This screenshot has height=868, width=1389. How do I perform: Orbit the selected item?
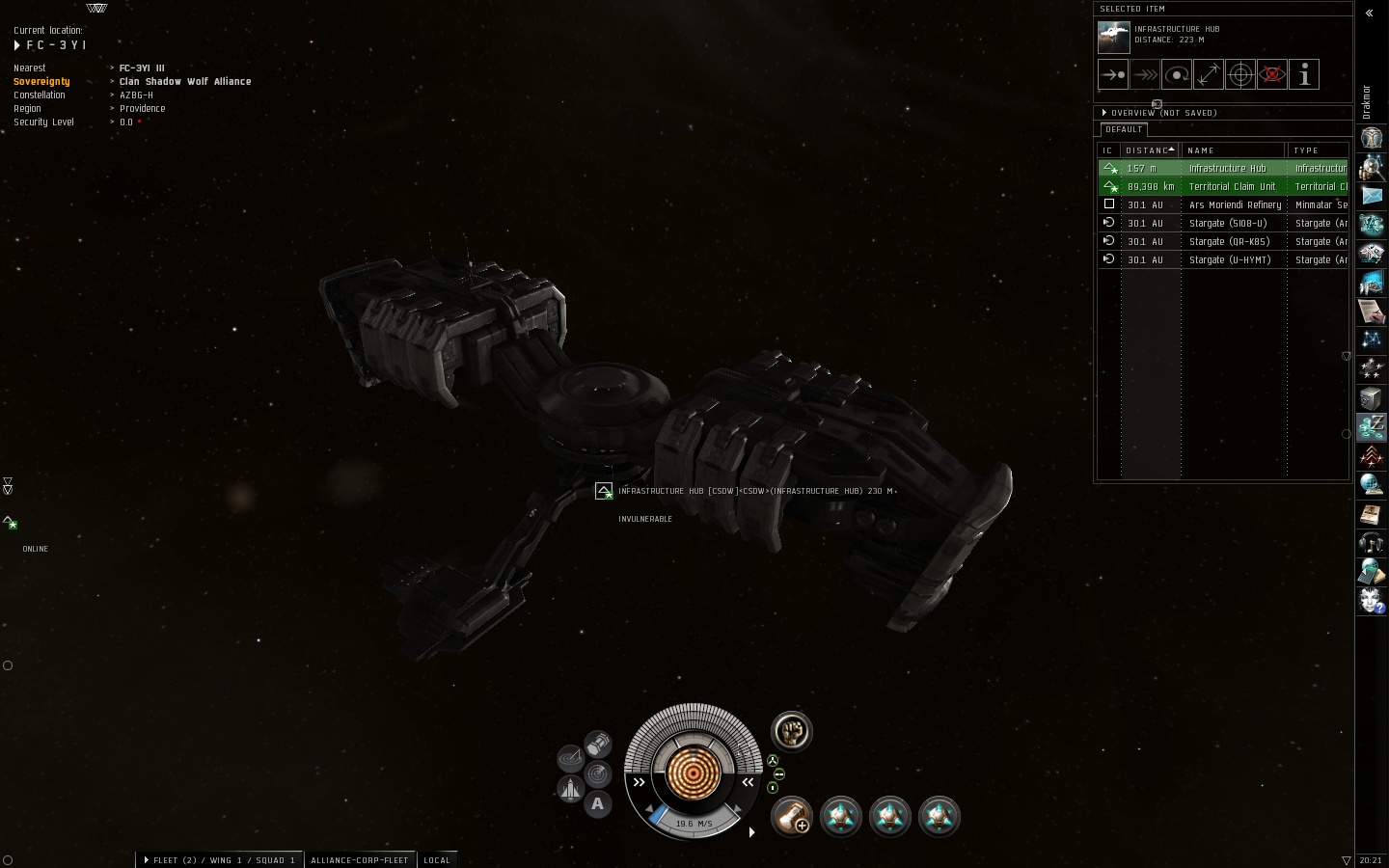(1177, 74)
